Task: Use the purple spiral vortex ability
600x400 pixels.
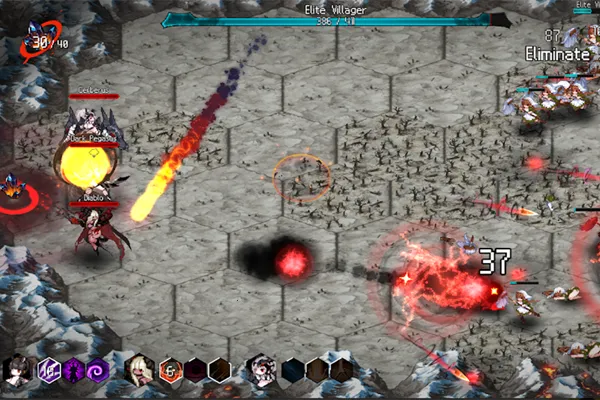Action: (97, 370)
